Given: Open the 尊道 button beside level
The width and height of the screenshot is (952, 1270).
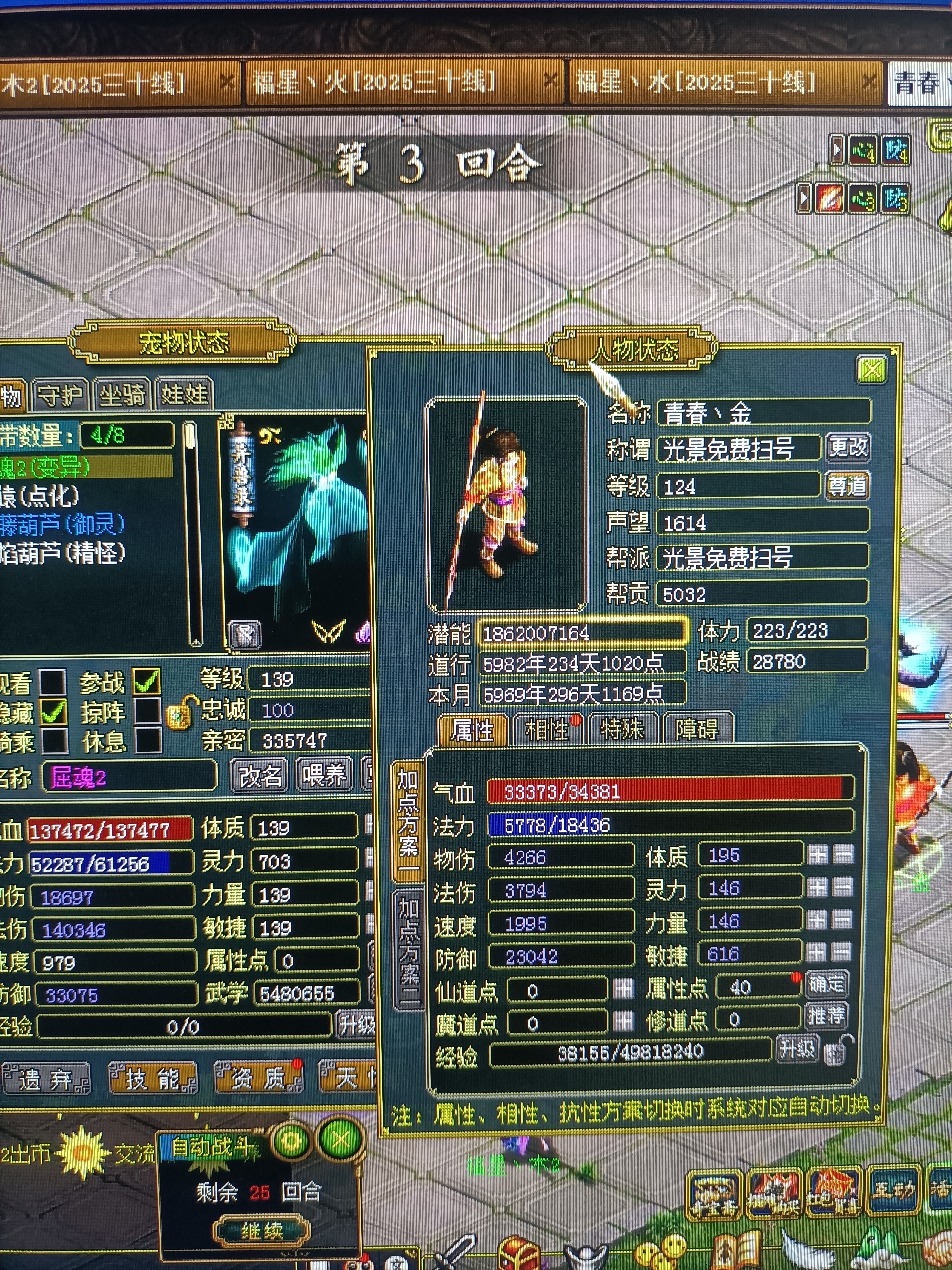Looking at the screenshot, I should tap(847, 486).
